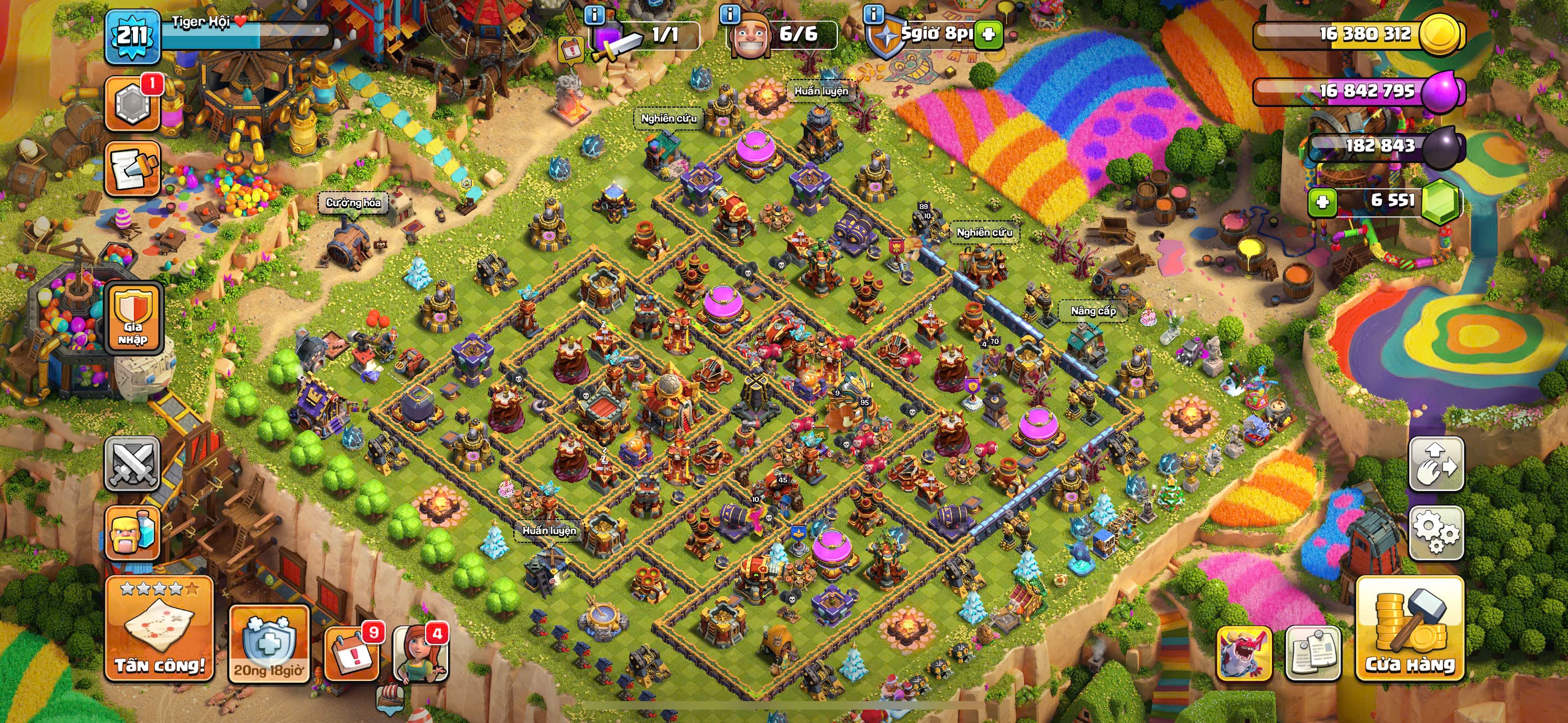Image resolution: width=1568 pixels, height=723 pixels.
Task: Open the Cửa Hàng shop
Action: [x=1409, y=629]
